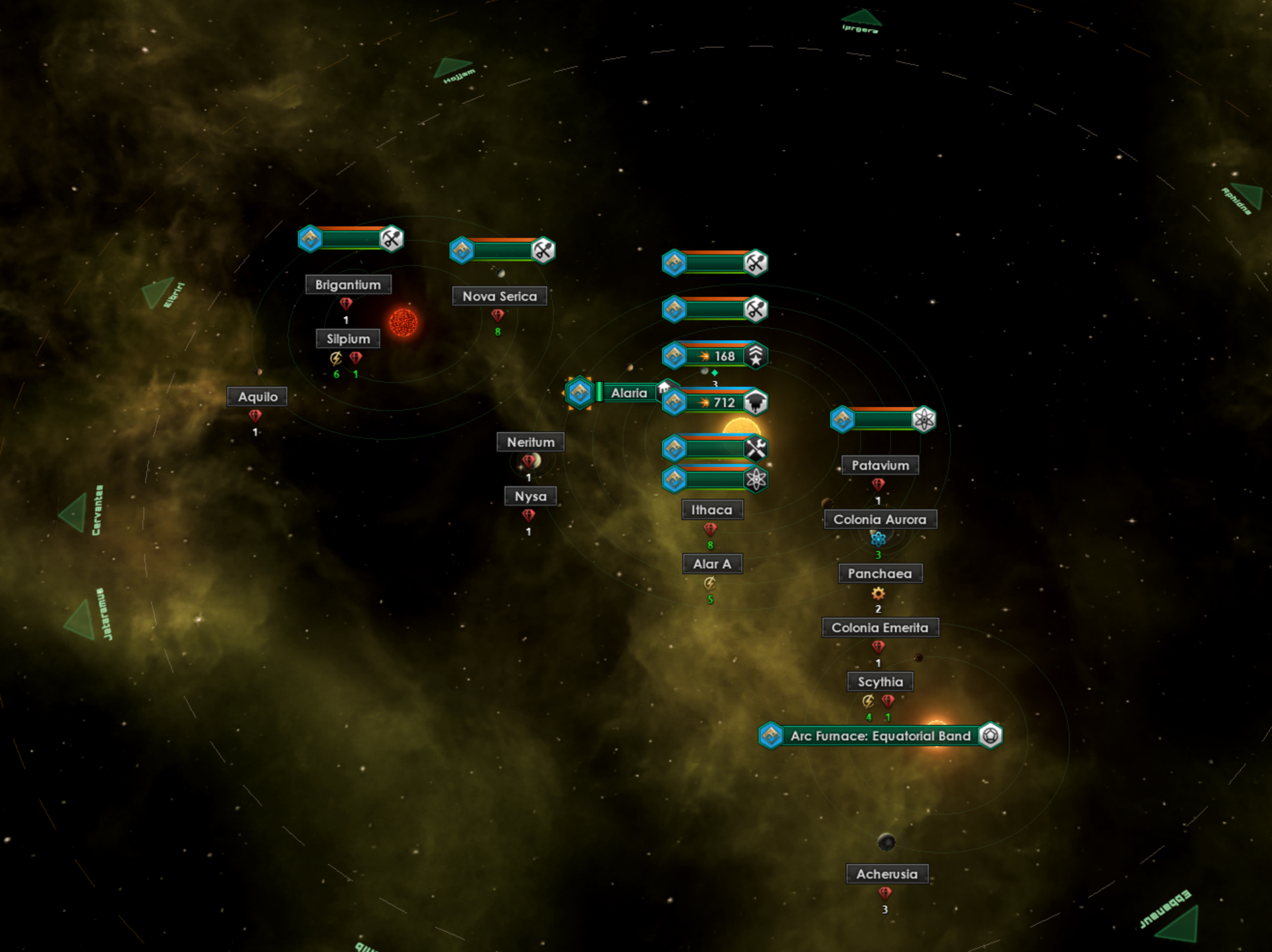Select the mining station icon above Brigantium

click(311, 239)
